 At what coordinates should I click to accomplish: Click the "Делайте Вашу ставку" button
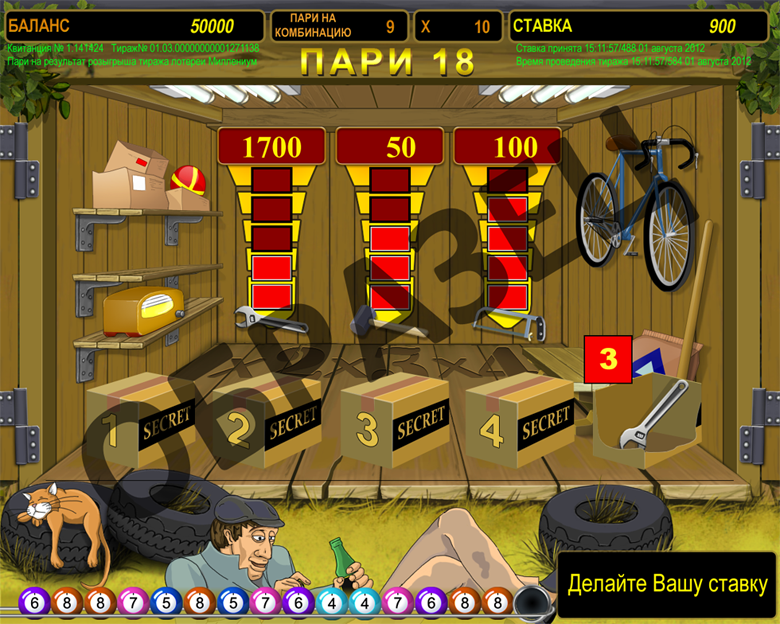pos(667,584)
